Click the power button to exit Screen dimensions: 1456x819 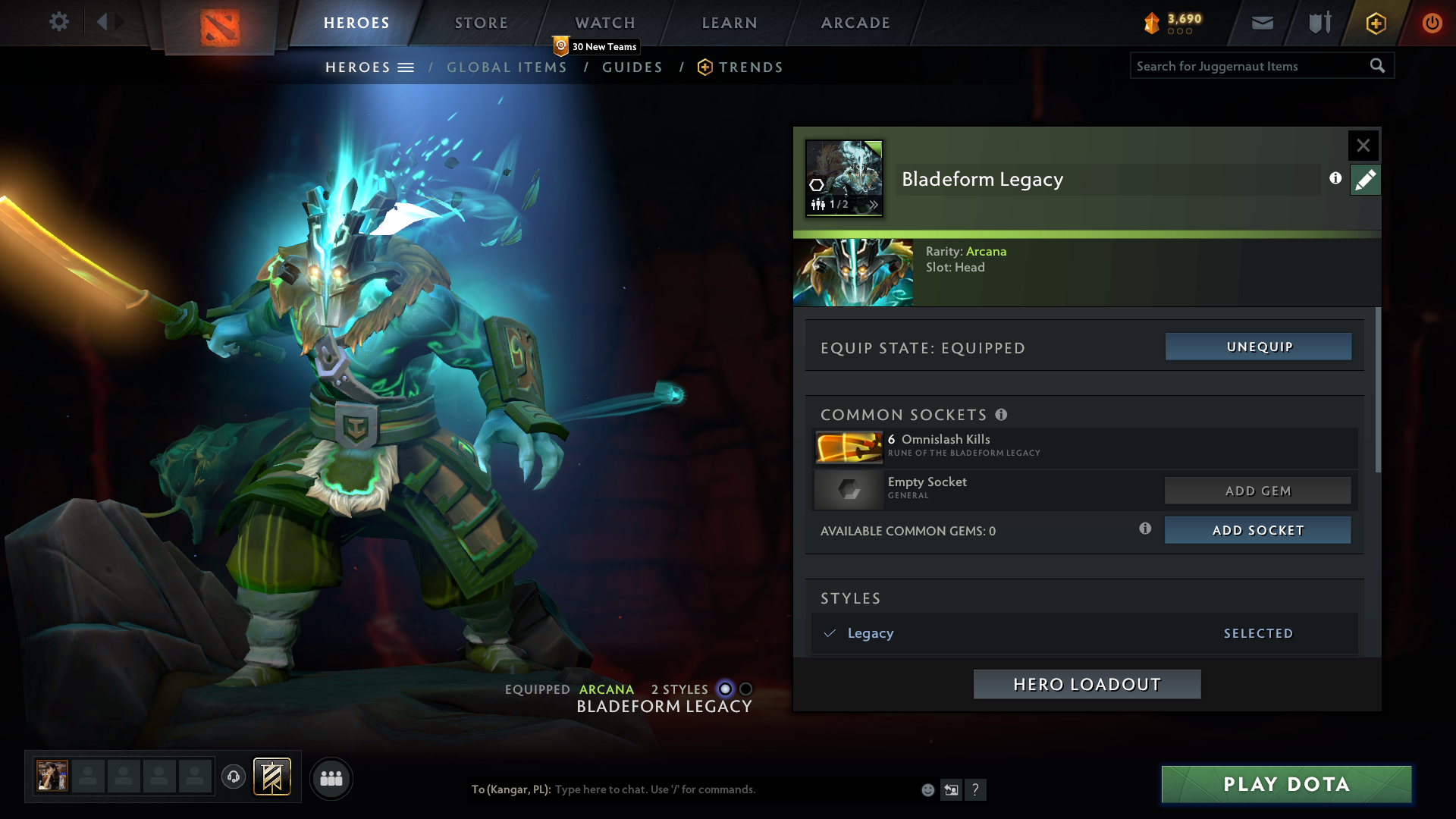1432,23
